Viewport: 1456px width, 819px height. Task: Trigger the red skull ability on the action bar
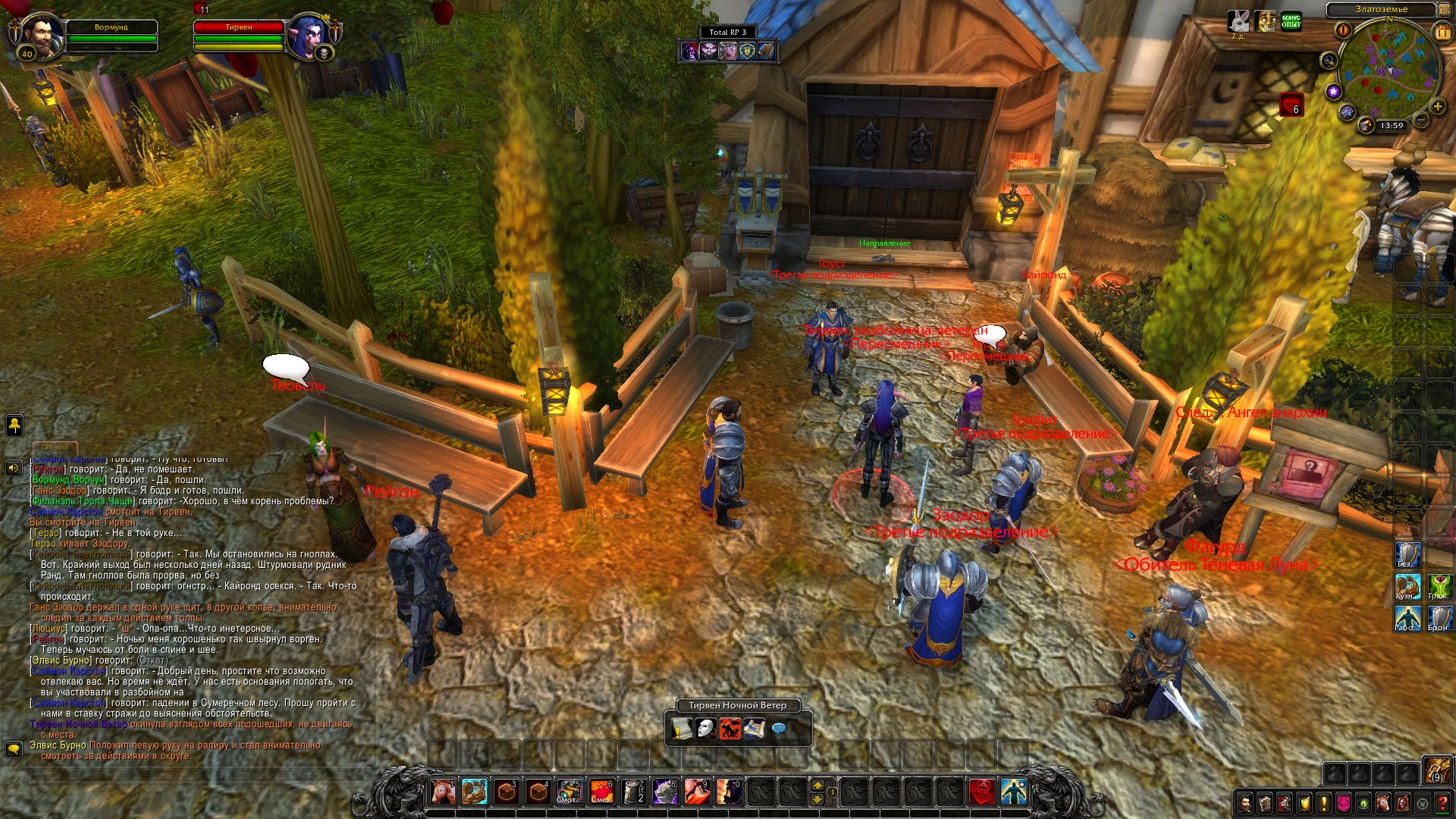[982, 792]
